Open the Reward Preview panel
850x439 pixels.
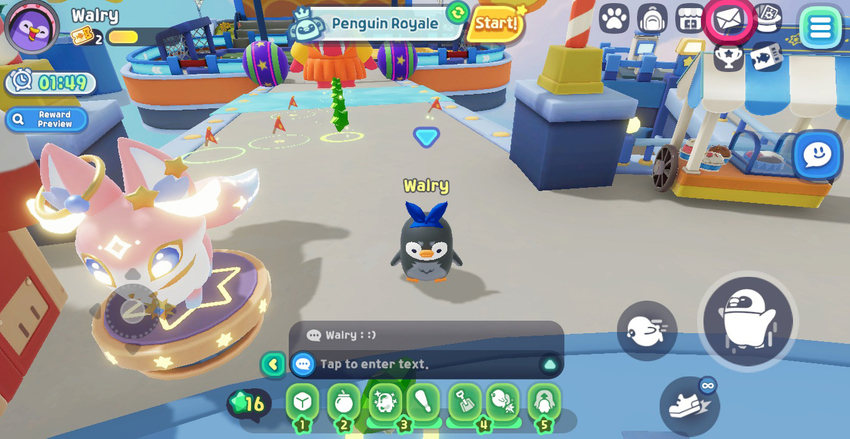[46, 120]
